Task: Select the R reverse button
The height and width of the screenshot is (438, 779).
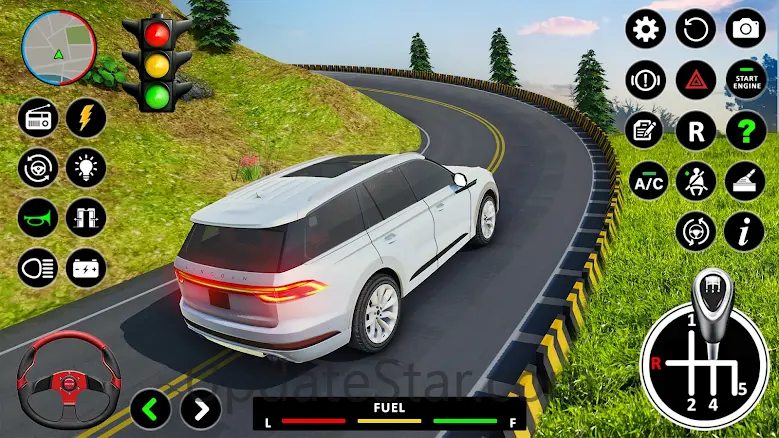Action: click(x=696, y=130)
